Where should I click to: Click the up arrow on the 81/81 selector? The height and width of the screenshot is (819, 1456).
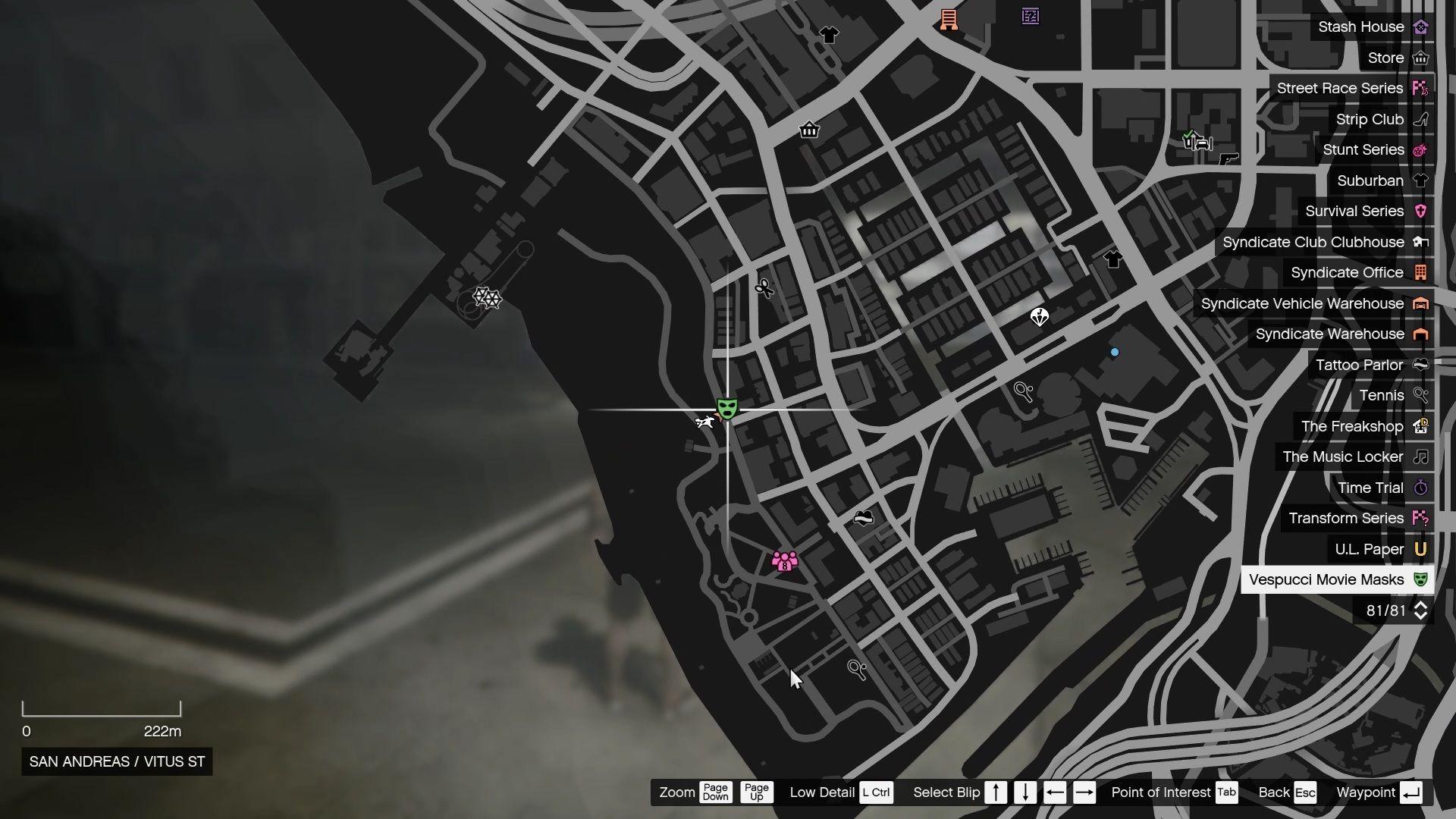pyautogui.click(x=1420, y=604)
